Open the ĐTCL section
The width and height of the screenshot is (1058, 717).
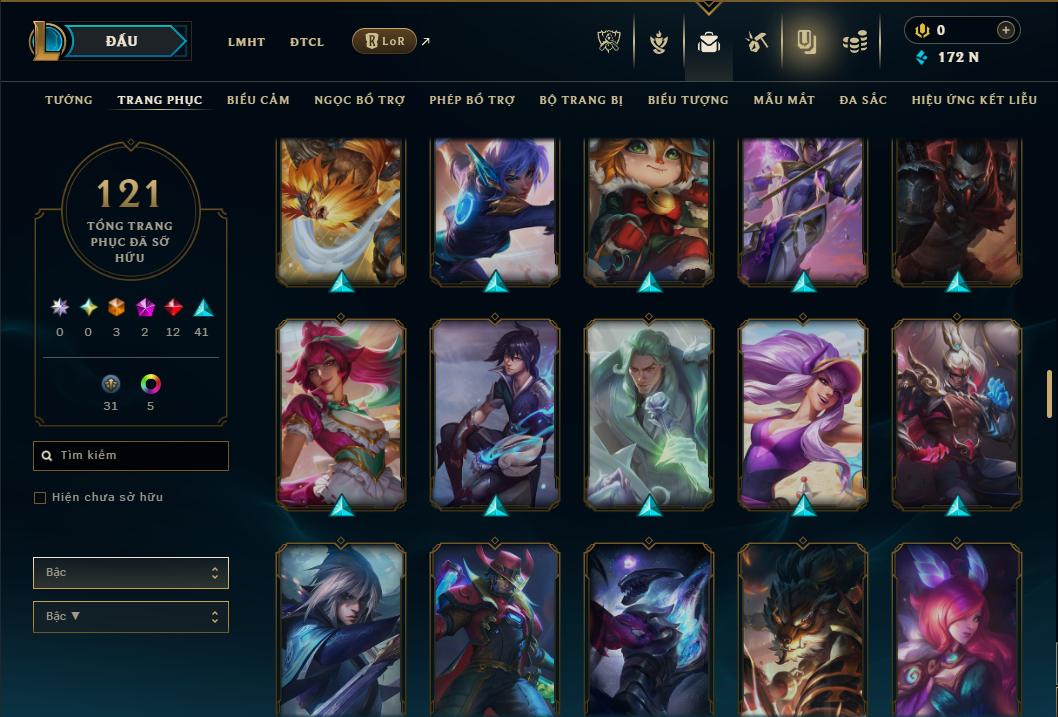(307, 42)
